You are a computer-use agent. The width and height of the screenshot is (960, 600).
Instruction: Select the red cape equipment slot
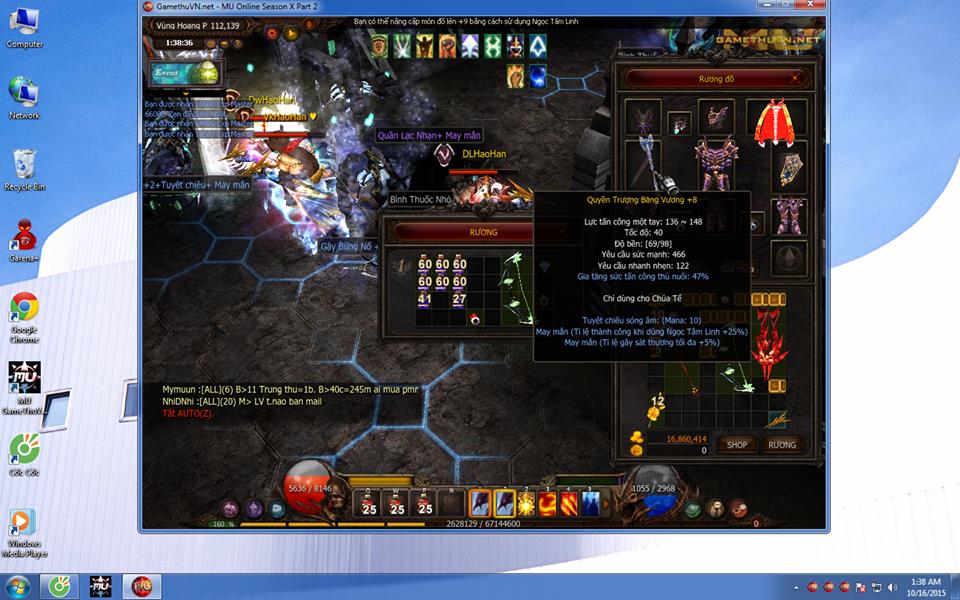pos(774,122)
